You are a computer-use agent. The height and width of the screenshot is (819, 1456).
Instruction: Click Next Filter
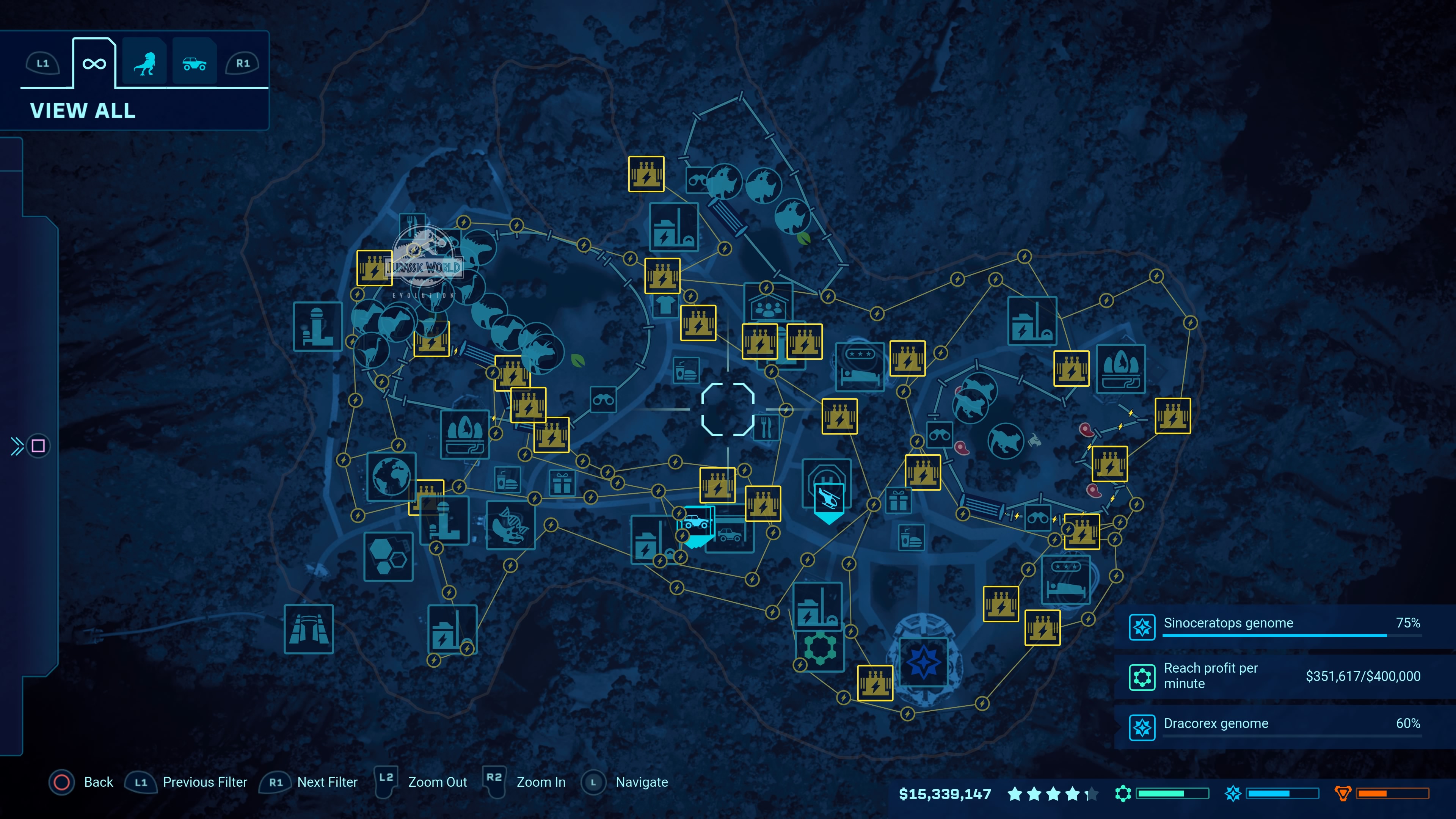point(327,782)
